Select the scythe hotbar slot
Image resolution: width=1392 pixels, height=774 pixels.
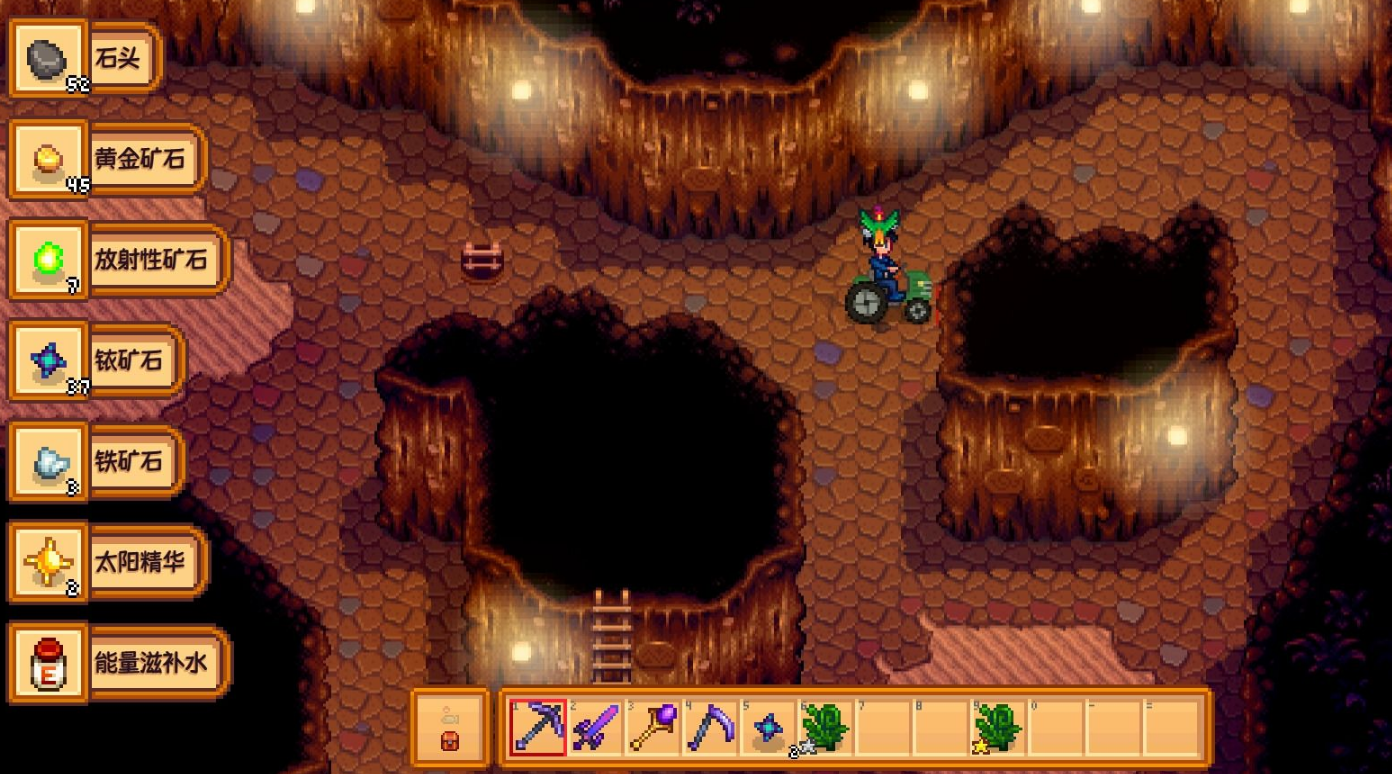pyautogui.click(x=712, y=727)
